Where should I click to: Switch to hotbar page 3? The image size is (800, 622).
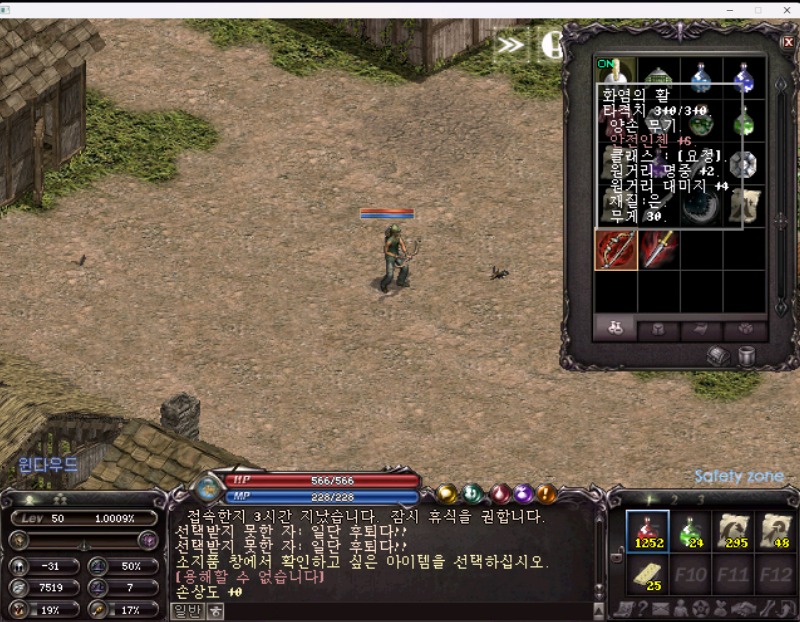[x=701, y=499]
